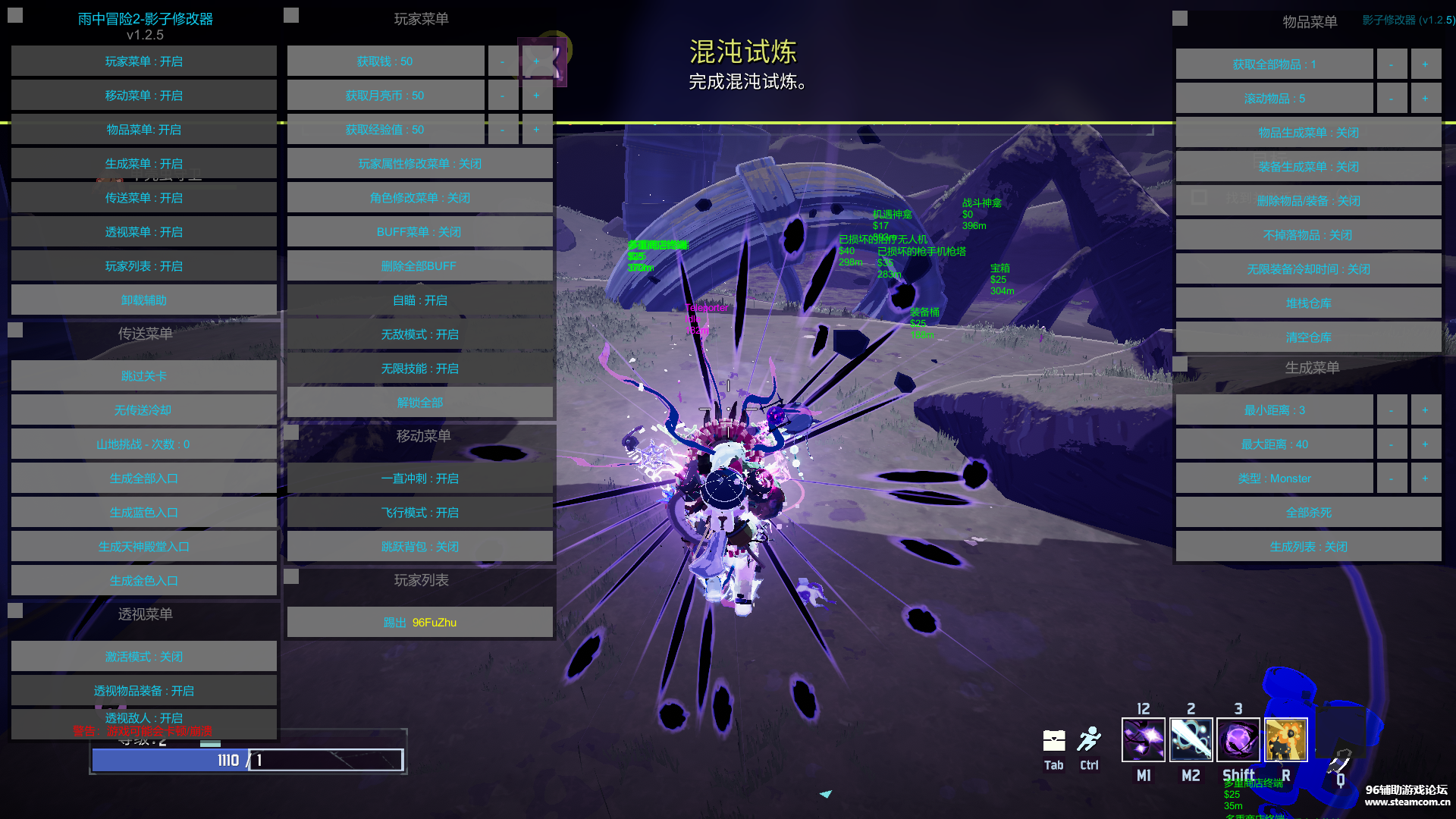Click 获取全部物品 button
The image size is (1456, 819).
pyautogui.click(x=1274, y=64)
